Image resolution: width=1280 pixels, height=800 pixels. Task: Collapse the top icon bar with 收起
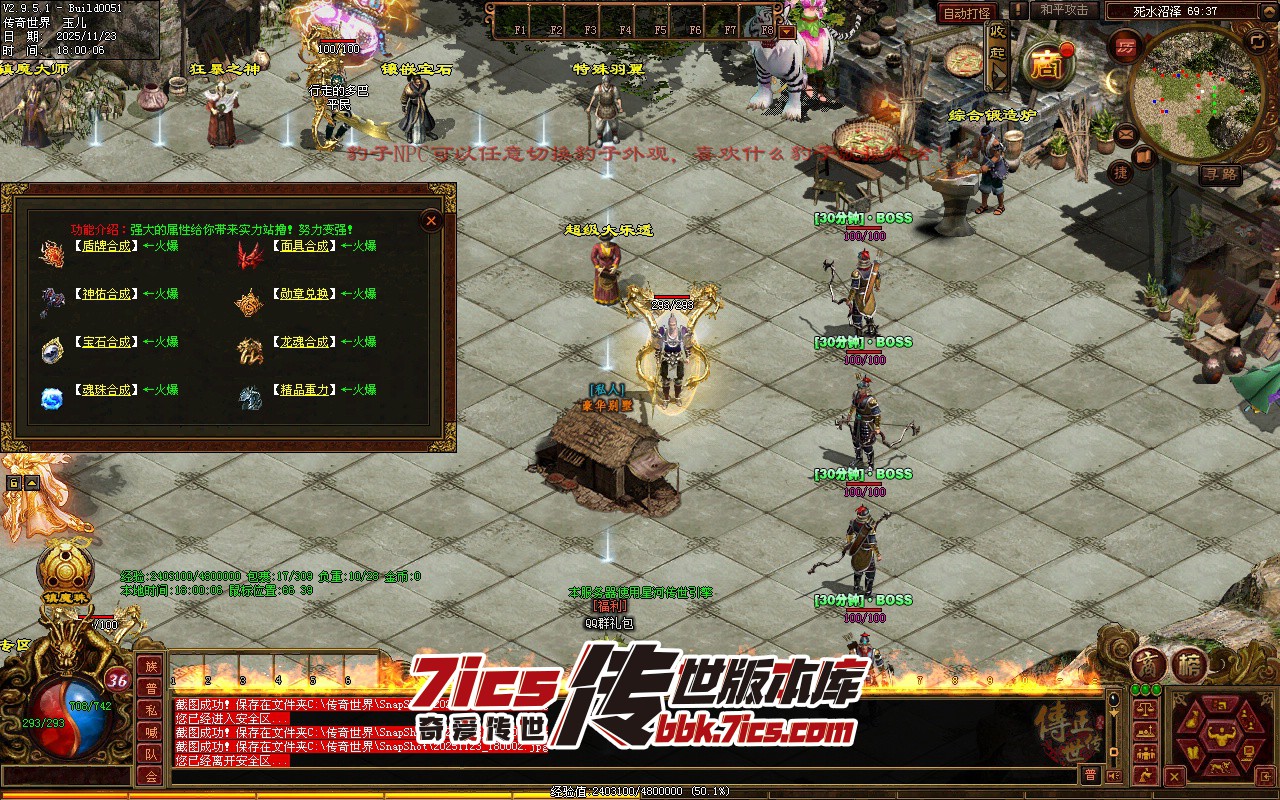(997, 56)
